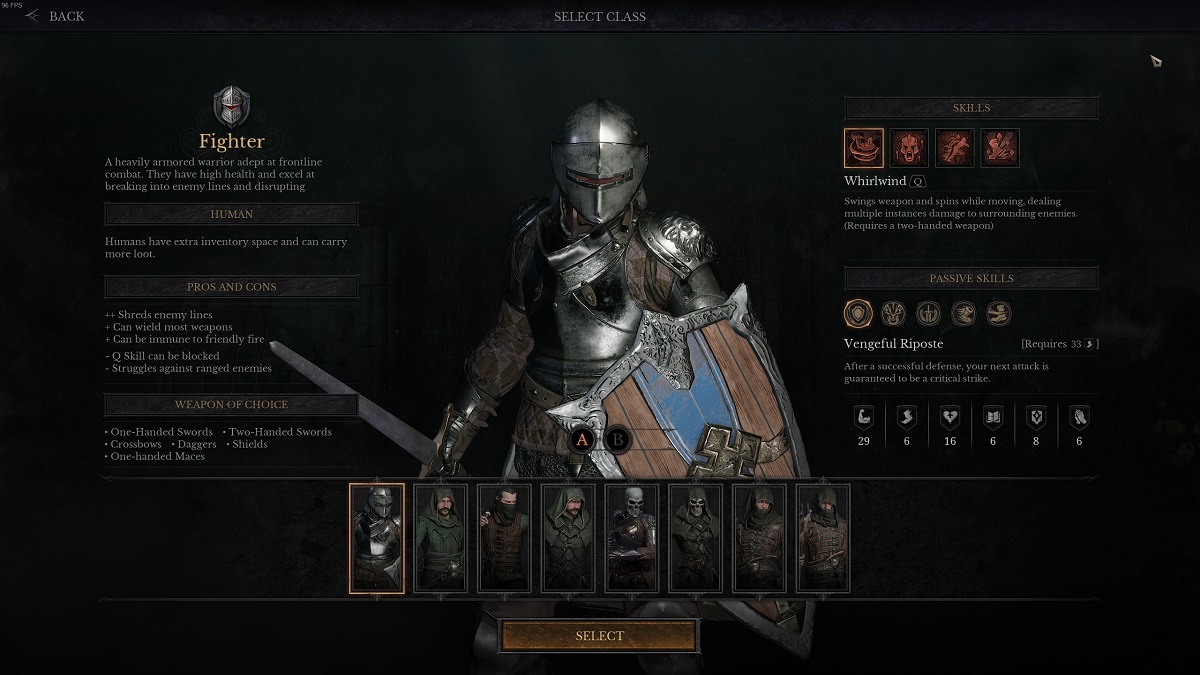Choose the armored Fighter class portrait
This screenshot has width=1200, height=675.
point(377,538)
